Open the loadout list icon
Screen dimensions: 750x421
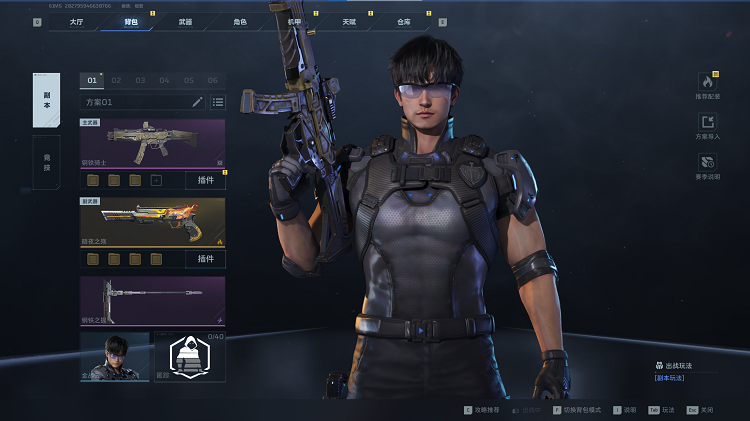(217, 102)
